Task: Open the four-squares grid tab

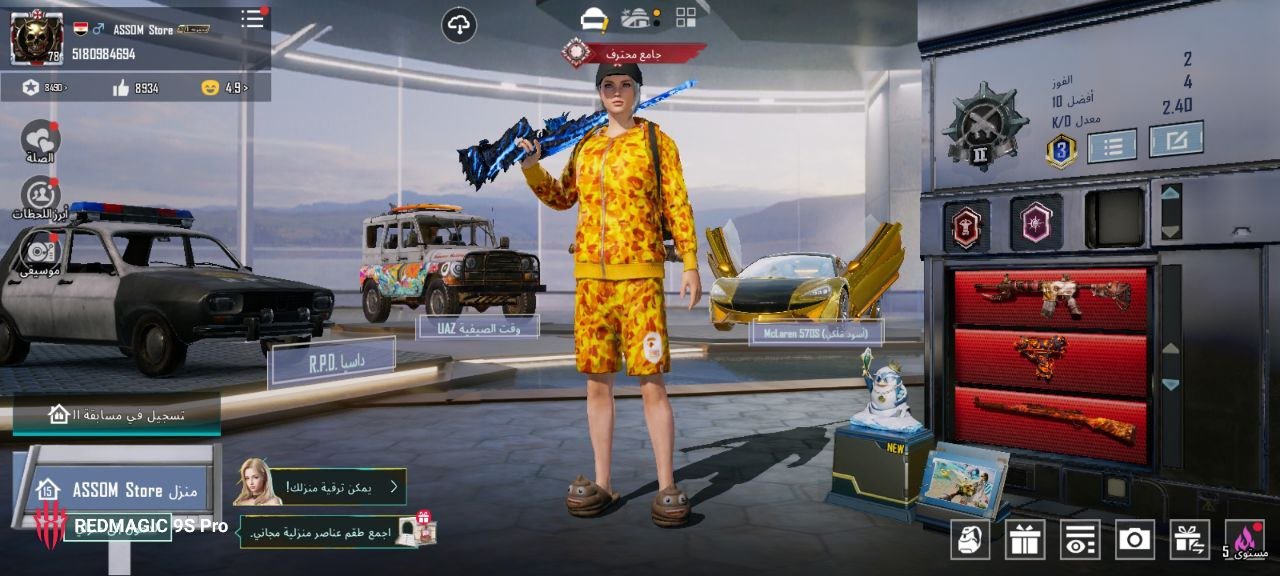Action: tap(686, 17)
